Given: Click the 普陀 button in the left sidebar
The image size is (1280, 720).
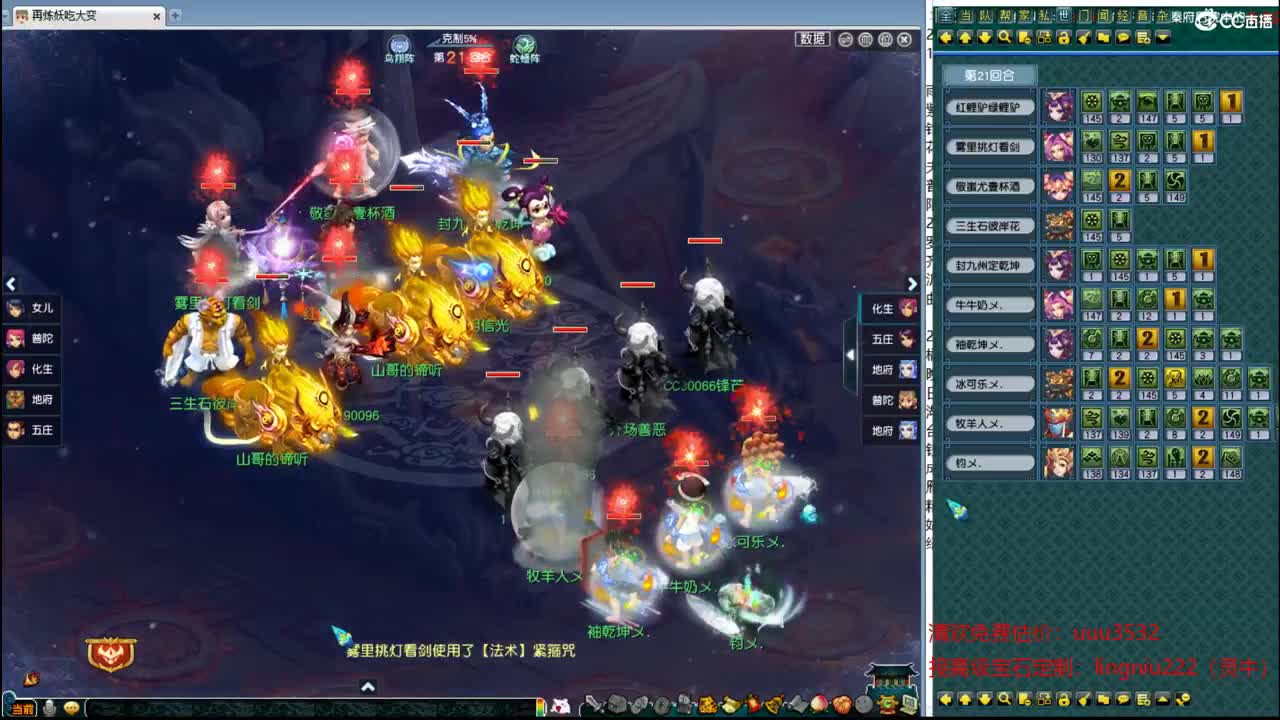Looking at the screenshot, I should (x=31, y=339).
